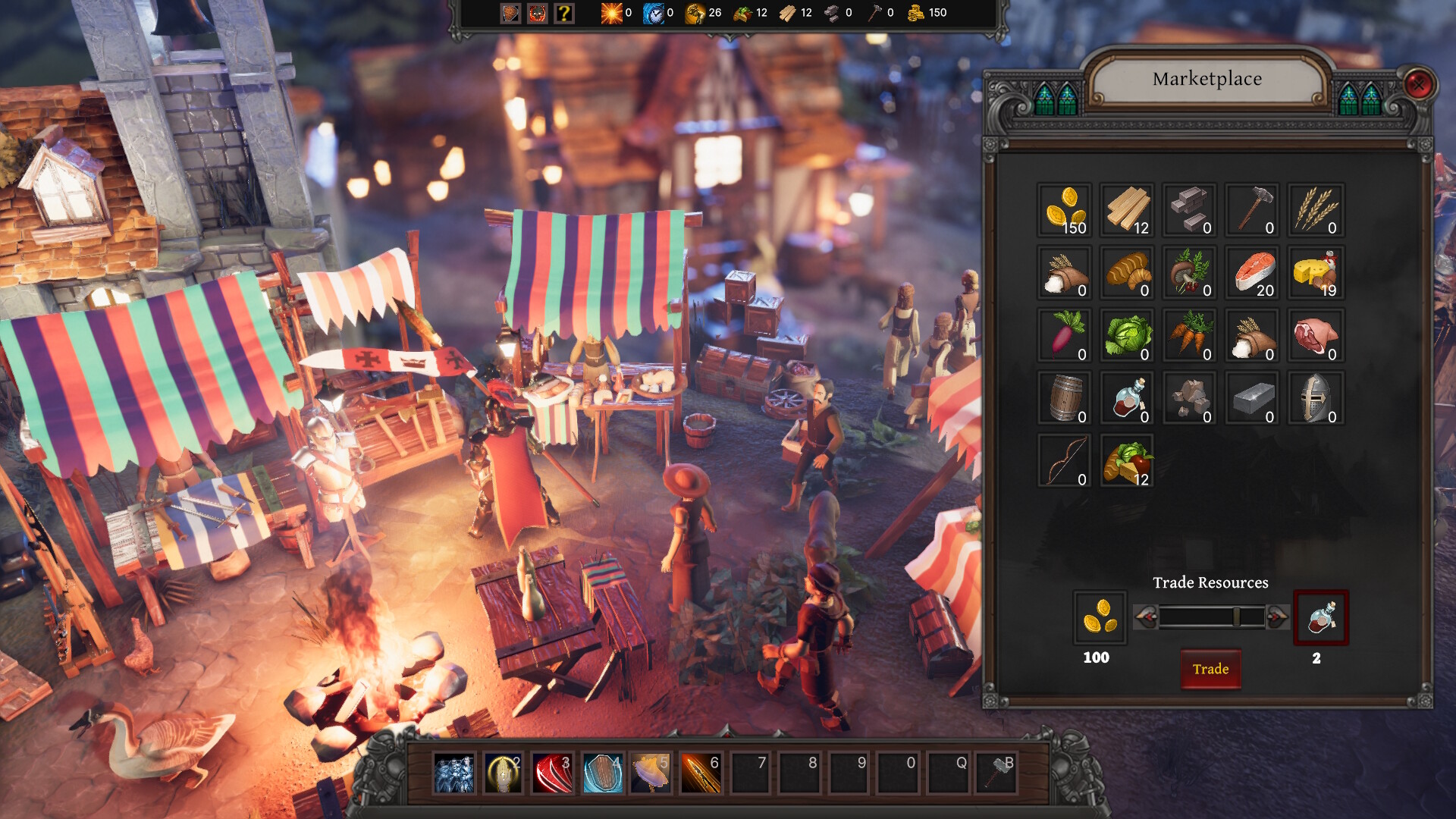Screen dimensions: 1456x819
Task: Click the skull icon near top left bar
Action: (537, 13)
